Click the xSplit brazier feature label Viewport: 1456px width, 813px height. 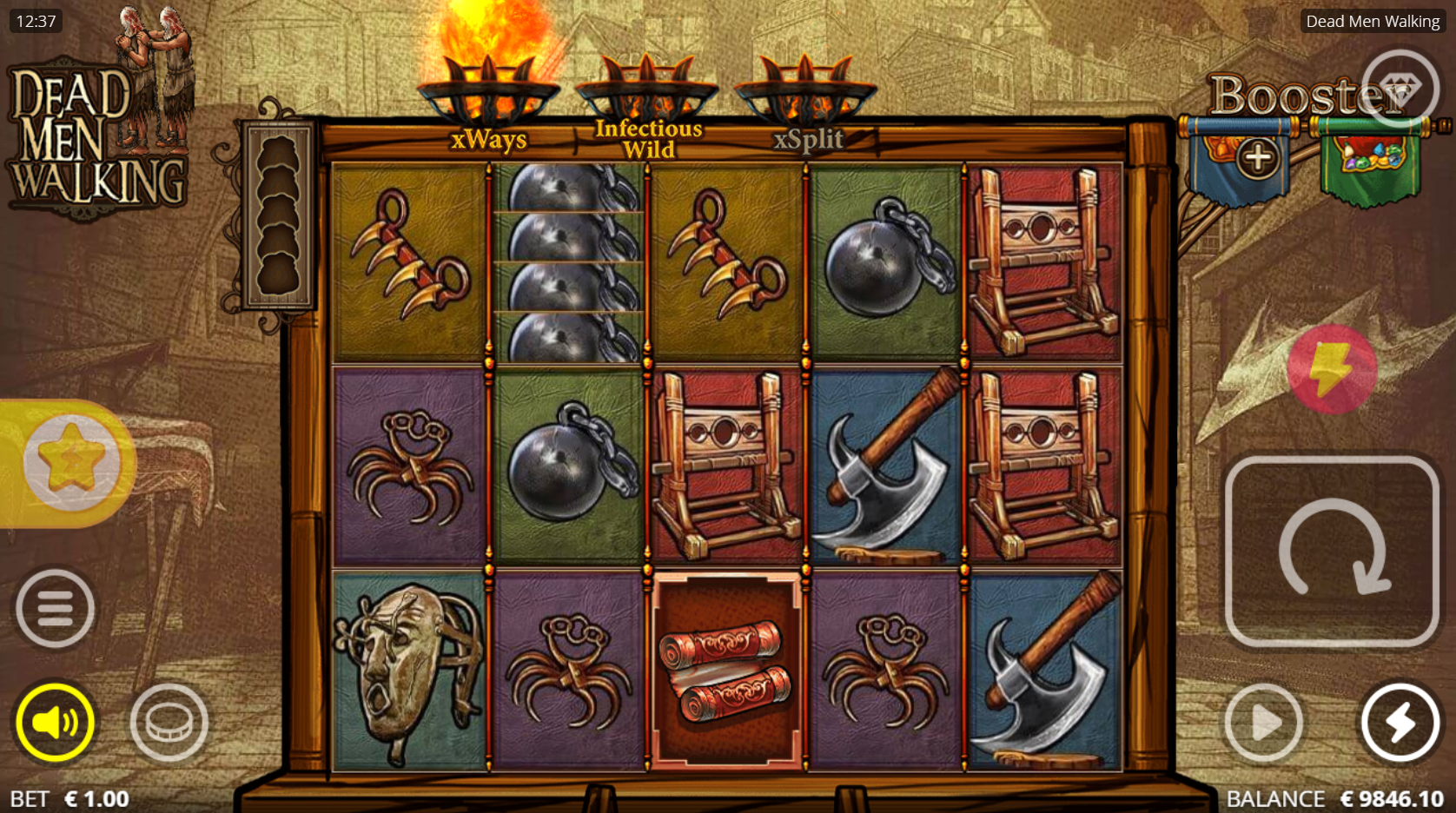click(808, 139)
